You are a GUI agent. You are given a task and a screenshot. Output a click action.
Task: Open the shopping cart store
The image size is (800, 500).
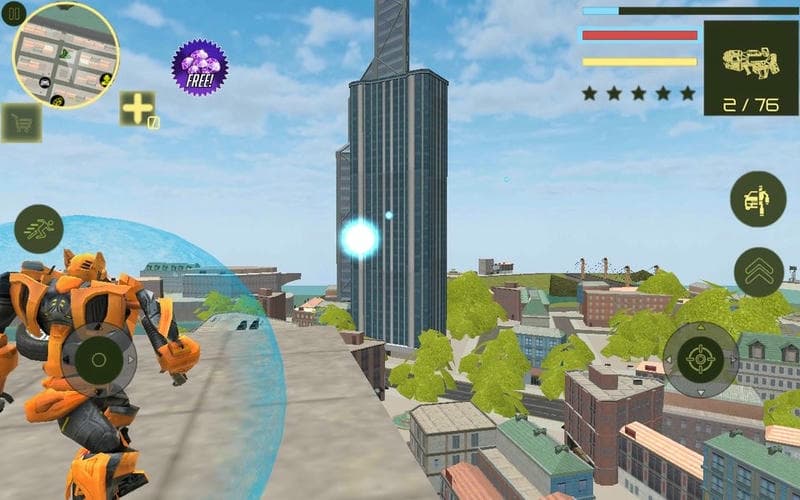(x=19, y=122)
